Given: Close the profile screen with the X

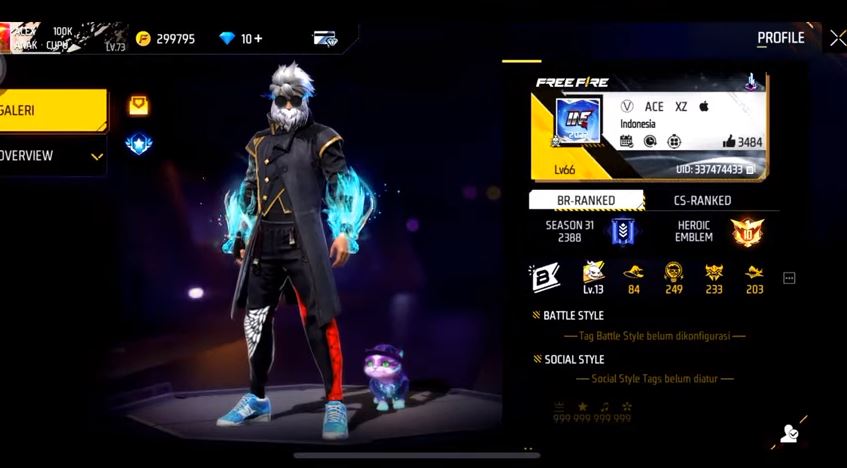Looking at the screenshot, I should (836, 38).
